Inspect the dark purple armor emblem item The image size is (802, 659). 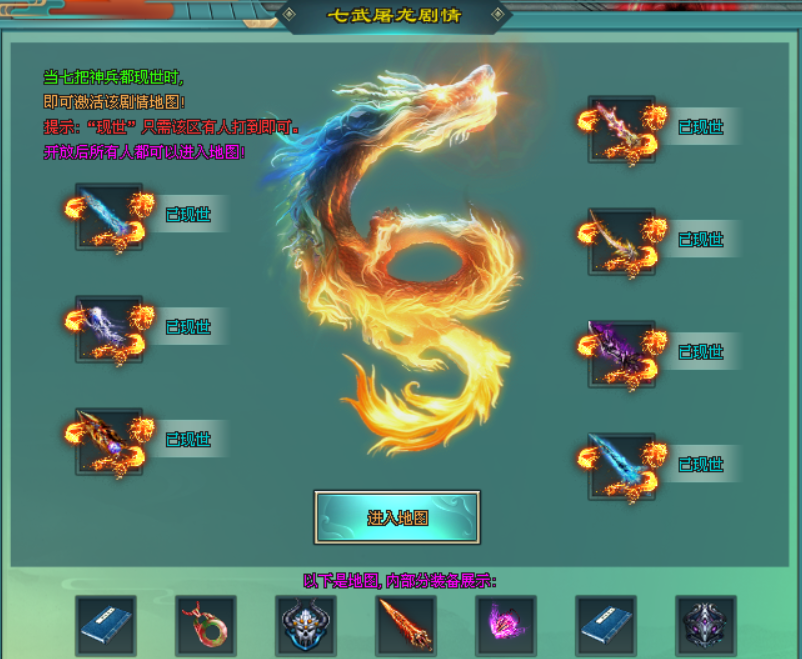tap(706, 626)
